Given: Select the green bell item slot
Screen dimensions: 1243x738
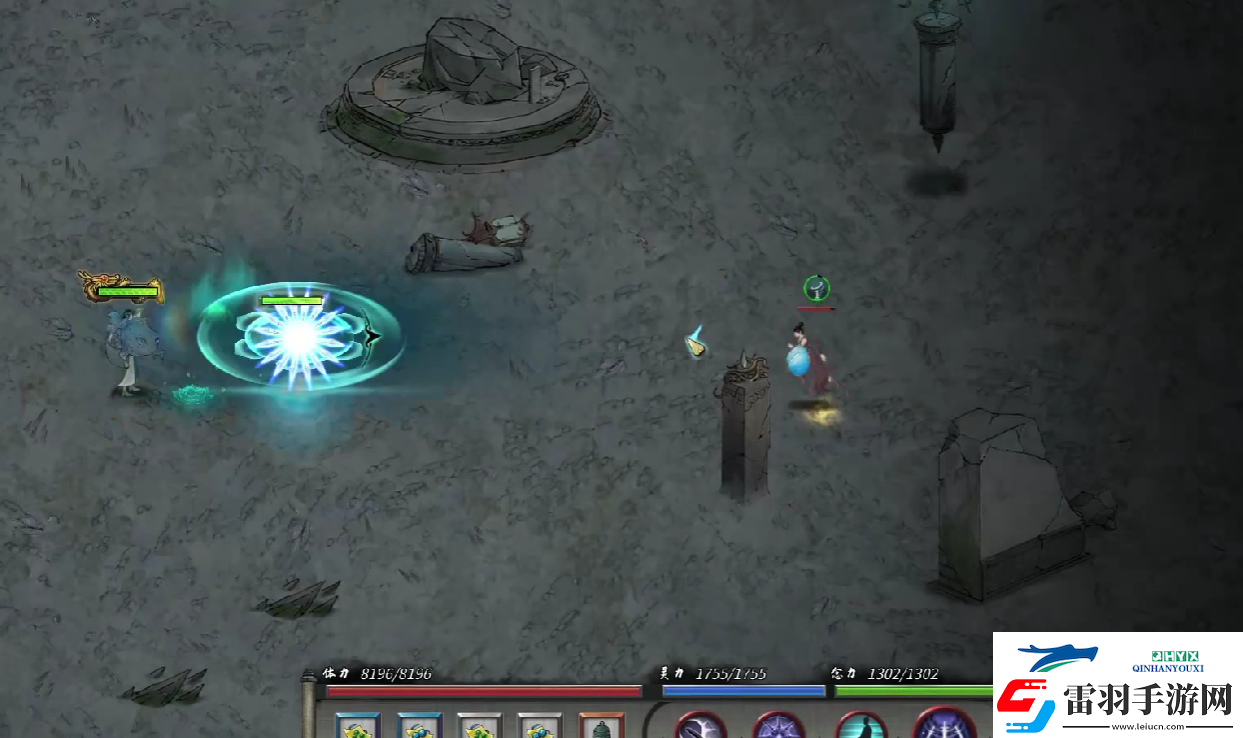Looking at the screenshot, I should tap(601, 727).
